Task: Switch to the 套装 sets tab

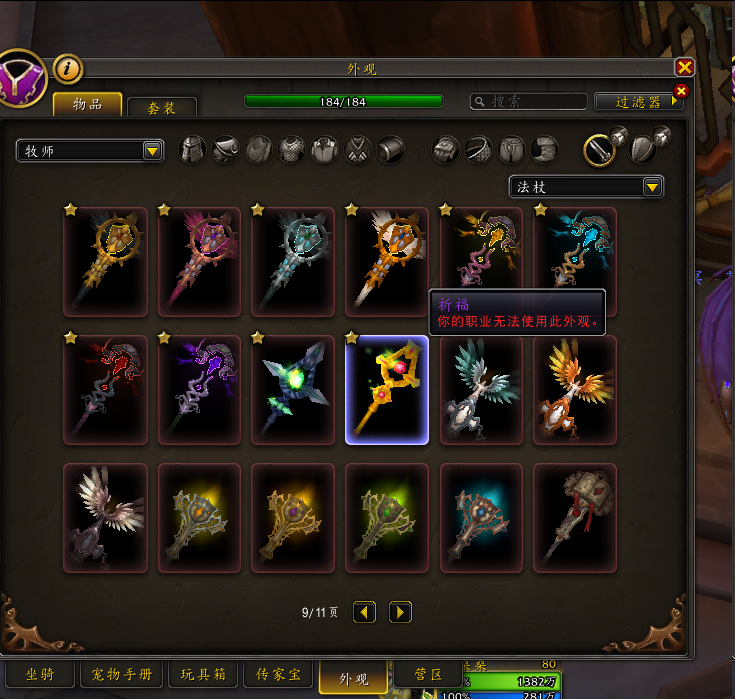Action: pos(162,106)
